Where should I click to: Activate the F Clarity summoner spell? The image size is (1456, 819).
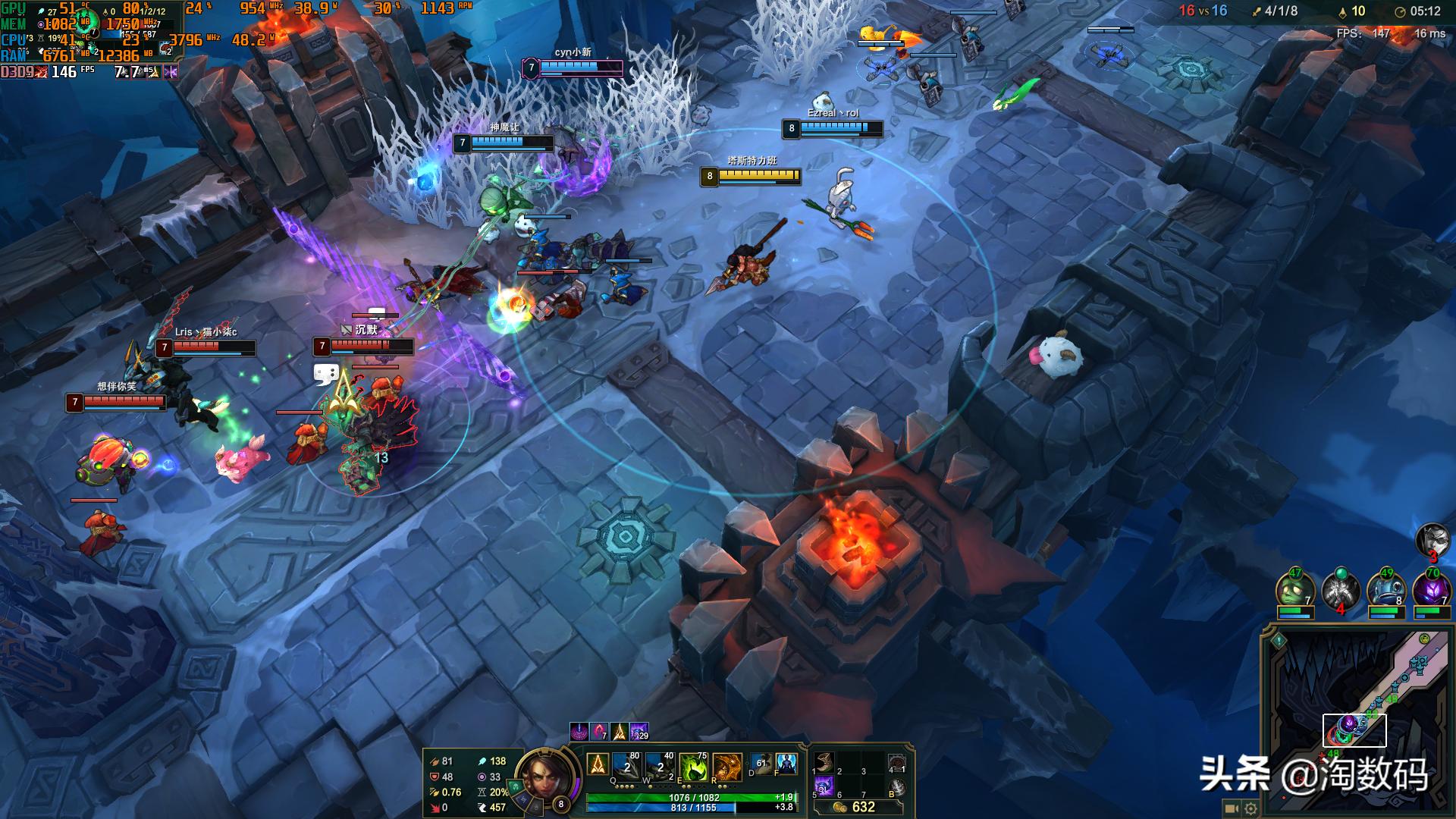[786, 764]
